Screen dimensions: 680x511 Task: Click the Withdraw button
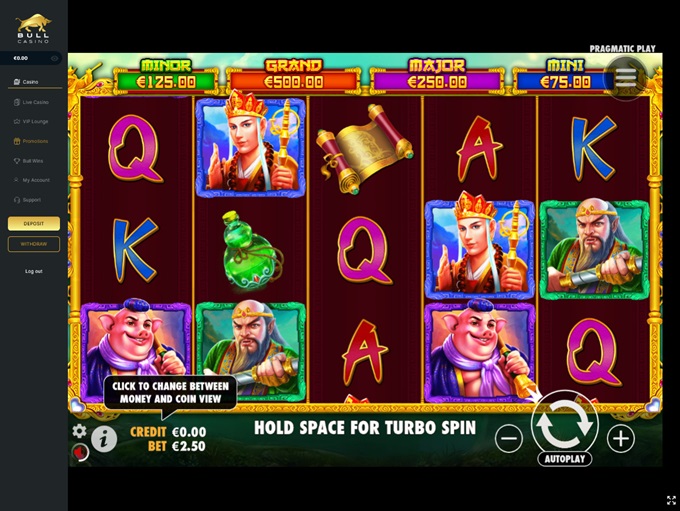[34, 244]
